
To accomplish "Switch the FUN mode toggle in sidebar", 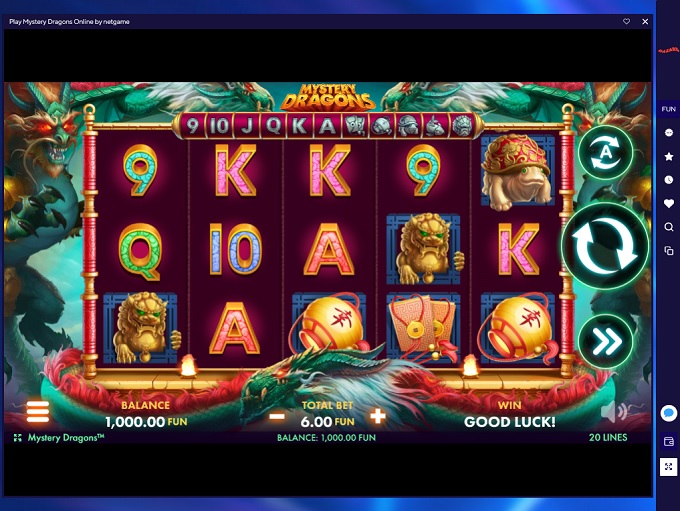I will pyautogui.click(x=669, y=109).
